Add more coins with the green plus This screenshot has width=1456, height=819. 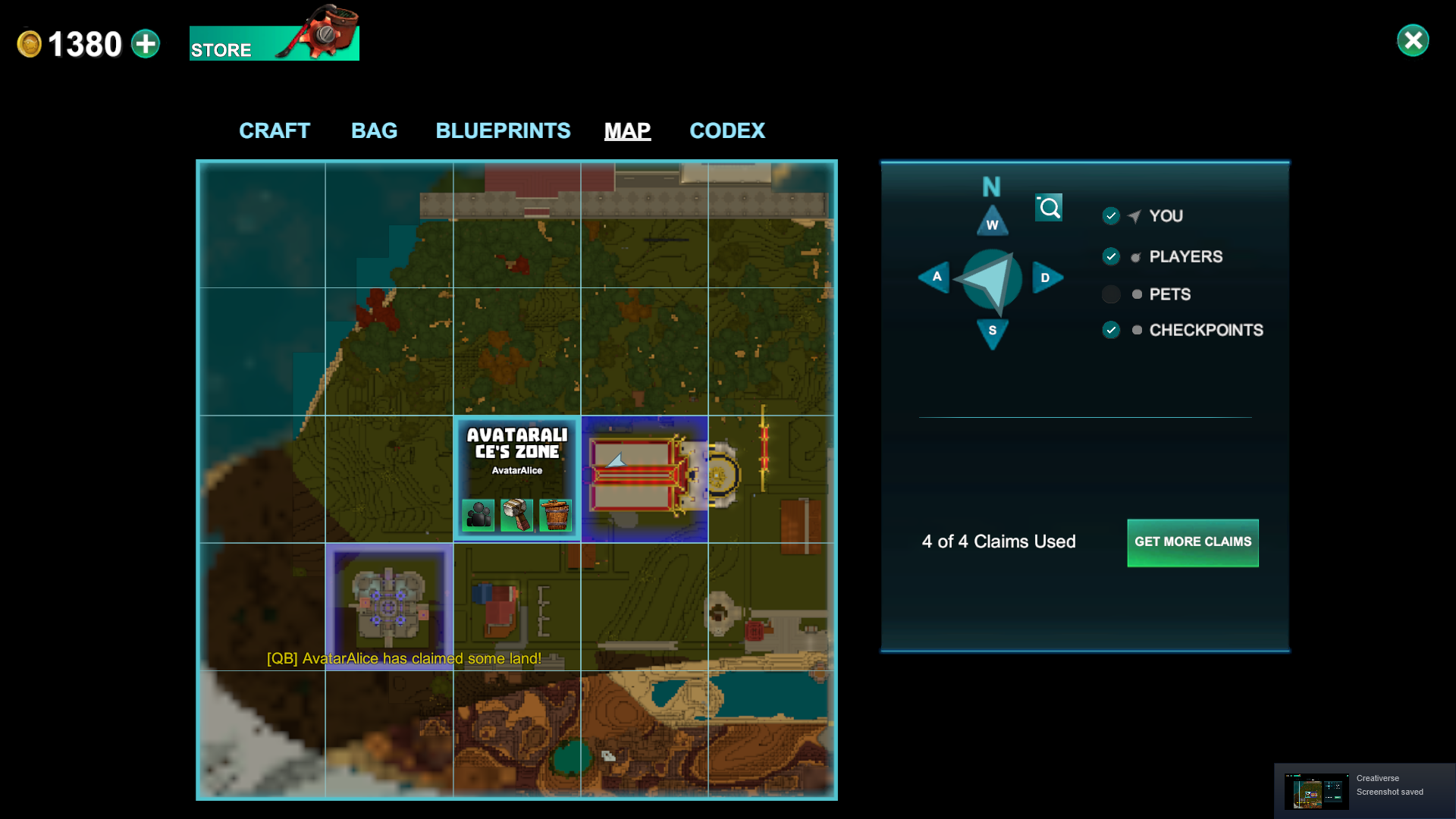[x=146, y=44]
